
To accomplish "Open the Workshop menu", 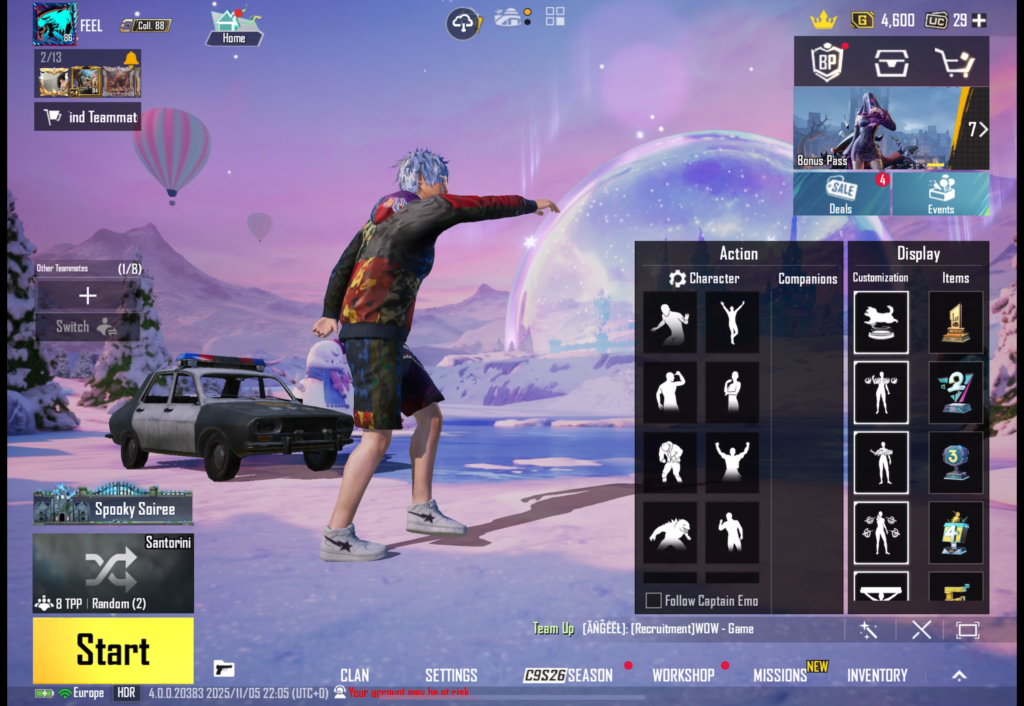I will [683, 675].
